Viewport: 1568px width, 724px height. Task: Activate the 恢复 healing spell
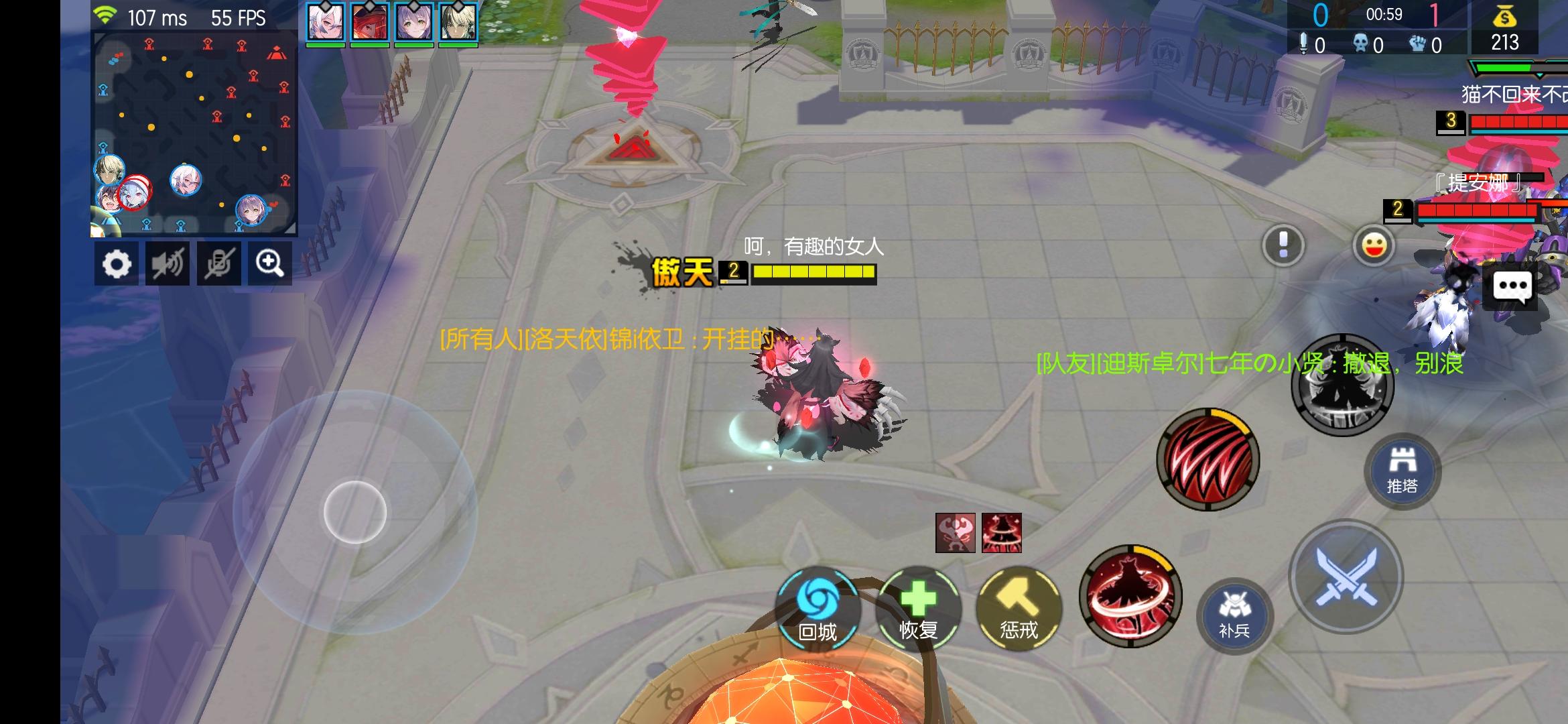point(918,608)
